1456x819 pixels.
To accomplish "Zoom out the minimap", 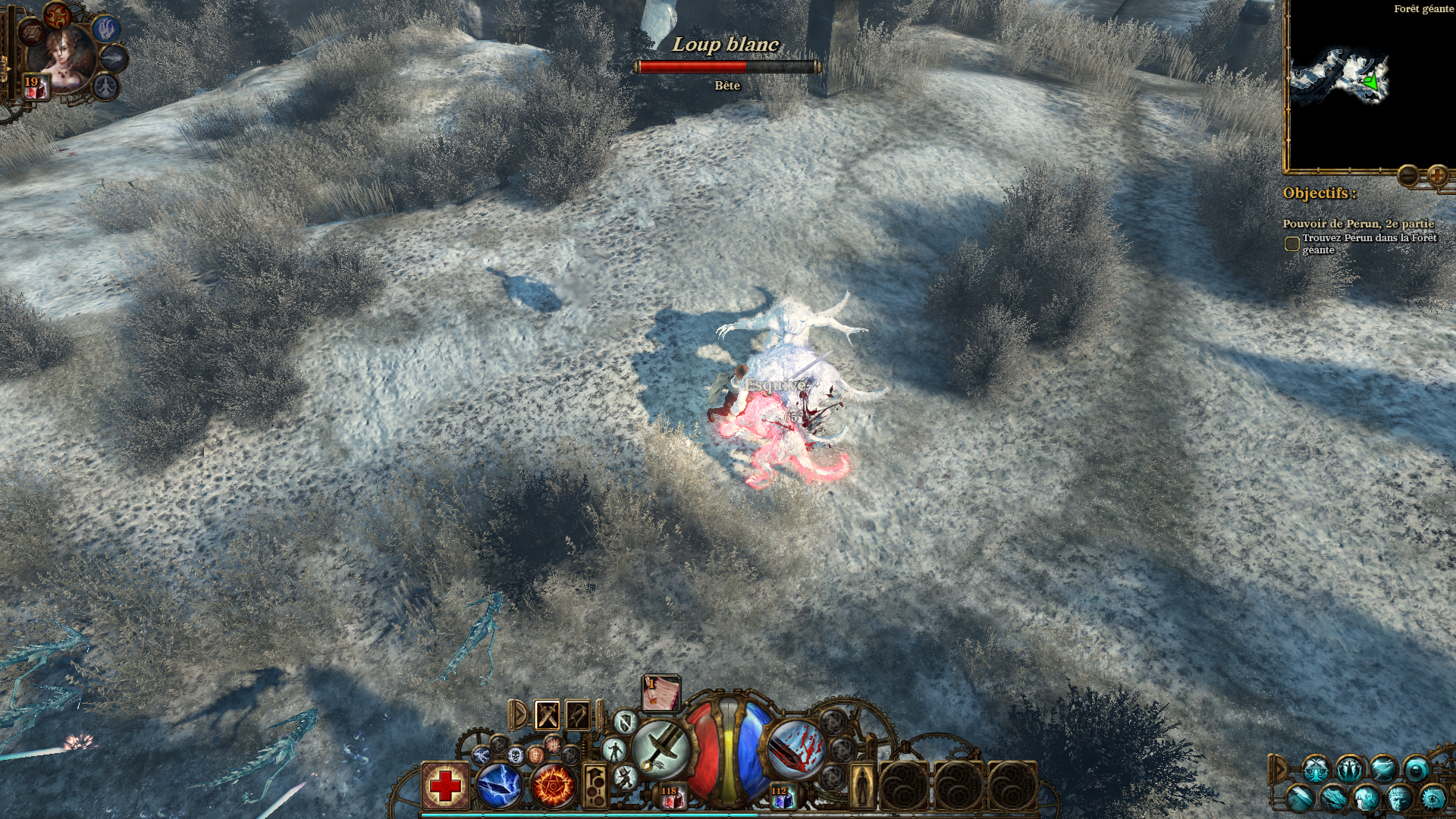I will [x=1408, y=176].
